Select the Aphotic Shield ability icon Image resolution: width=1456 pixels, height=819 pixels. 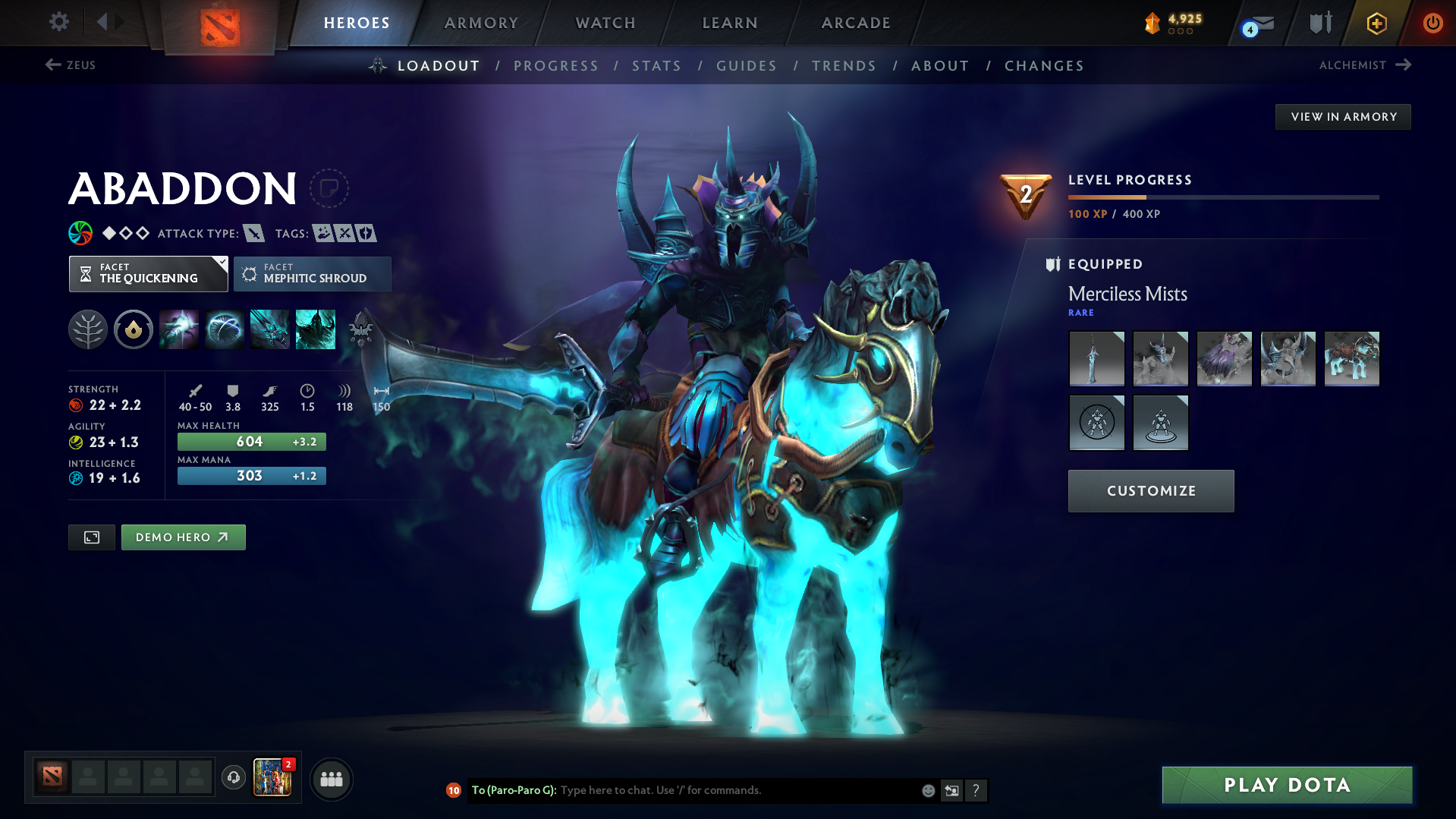click(x=225, y=329)
